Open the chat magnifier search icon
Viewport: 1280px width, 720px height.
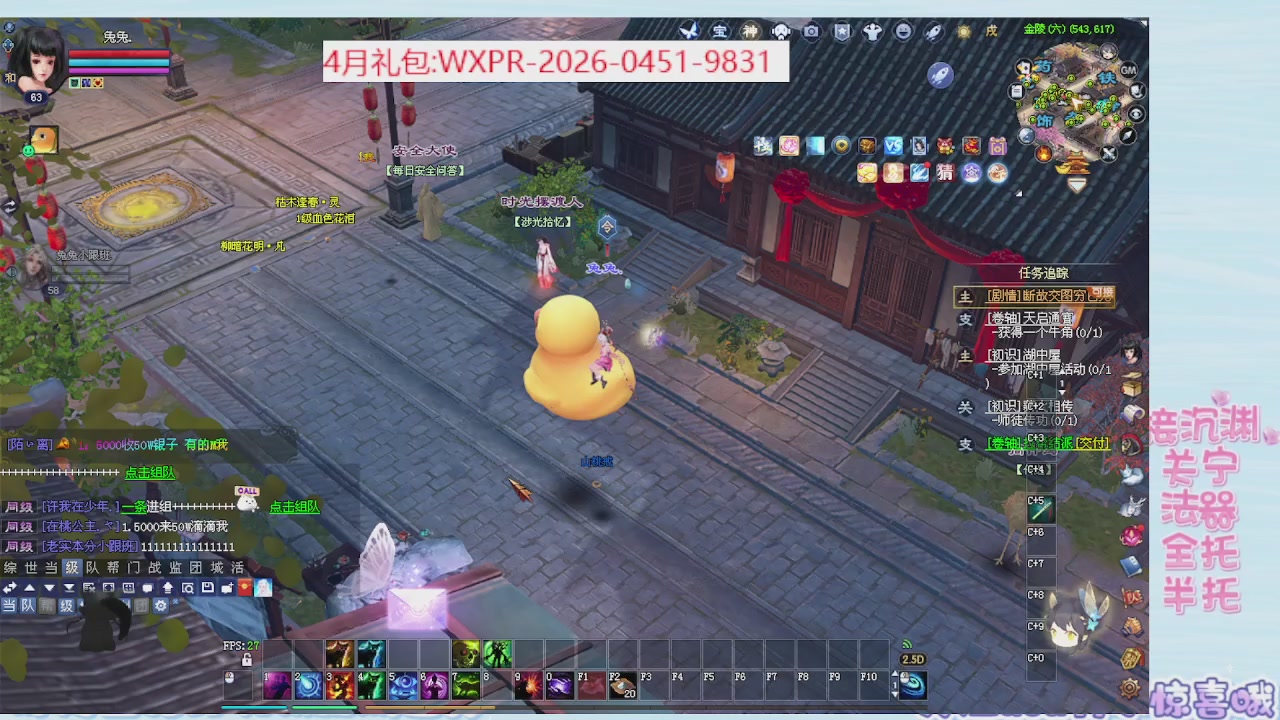187,589
